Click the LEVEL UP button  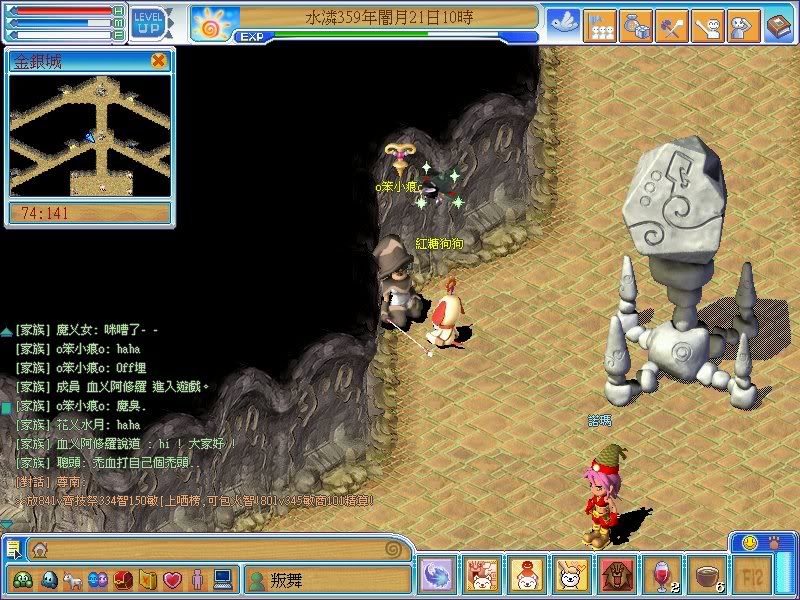[x=149, y=22]
